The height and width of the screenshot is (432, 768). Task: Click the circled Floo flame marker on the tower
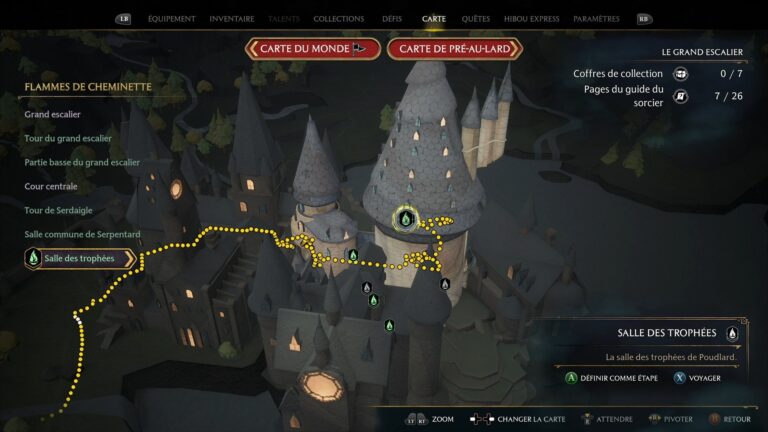pyautogui.click(x=405, y=218)
